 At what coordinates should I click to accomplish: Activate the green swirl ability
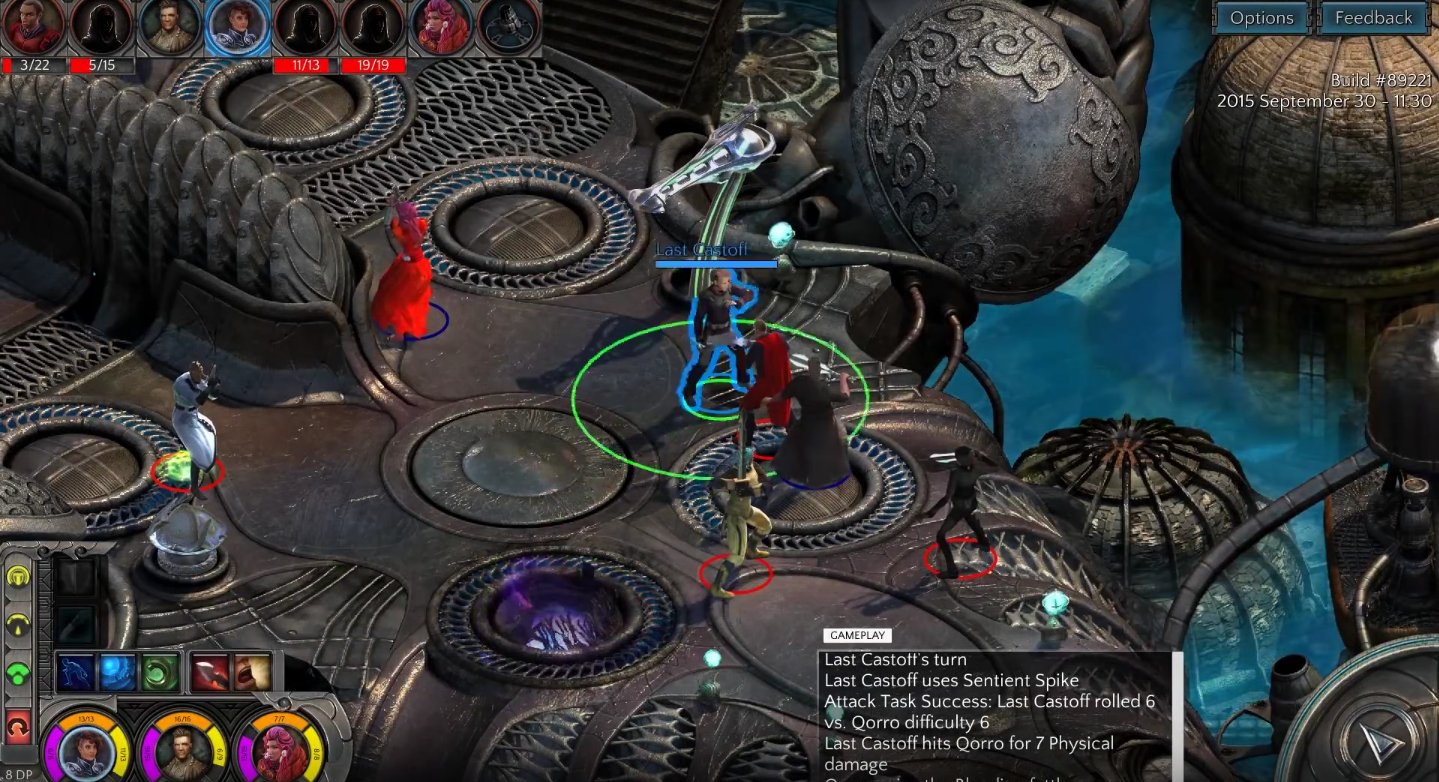click(x=160, y=672)
